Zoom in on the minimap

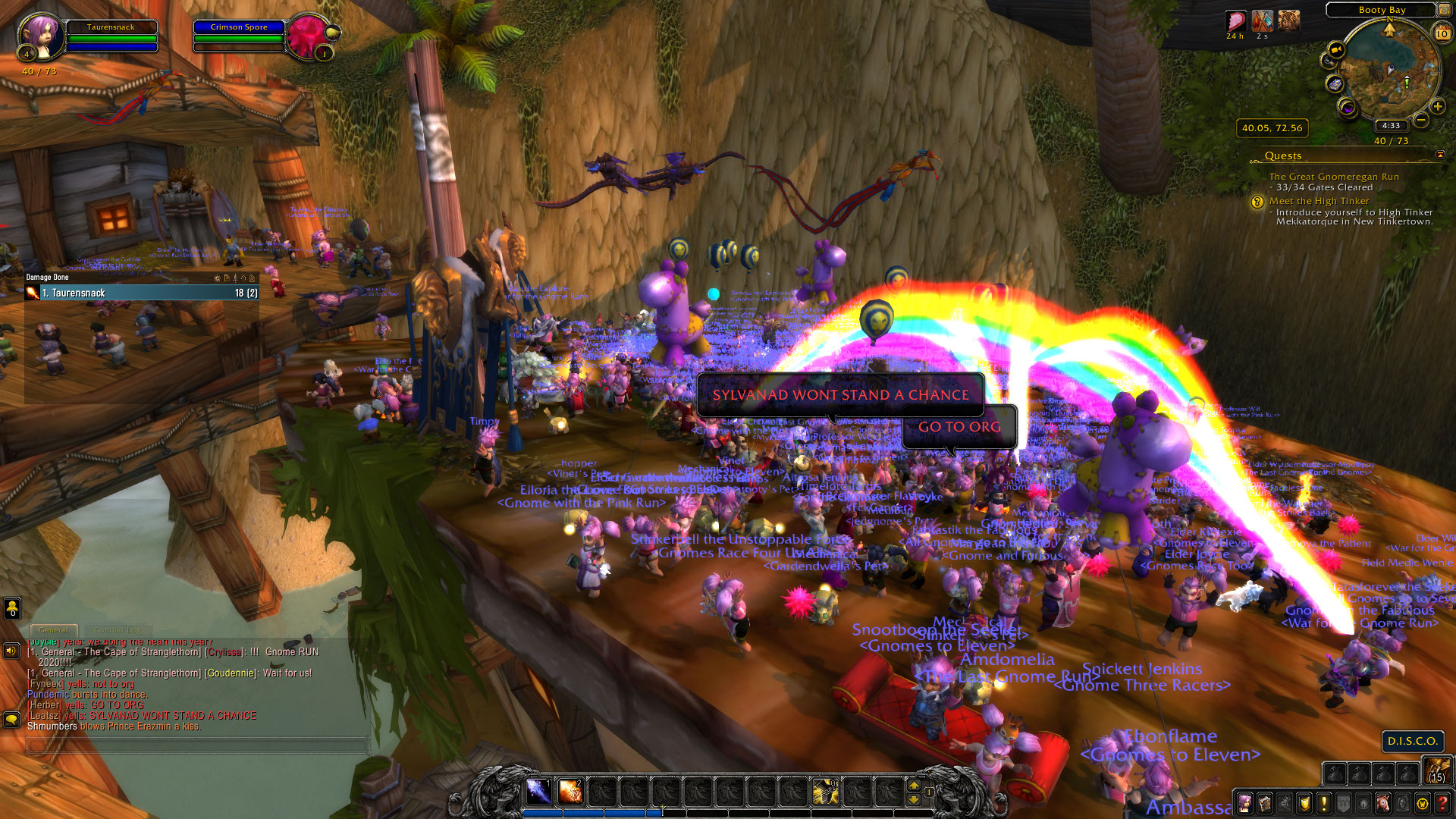click(x=1438, y=106)
